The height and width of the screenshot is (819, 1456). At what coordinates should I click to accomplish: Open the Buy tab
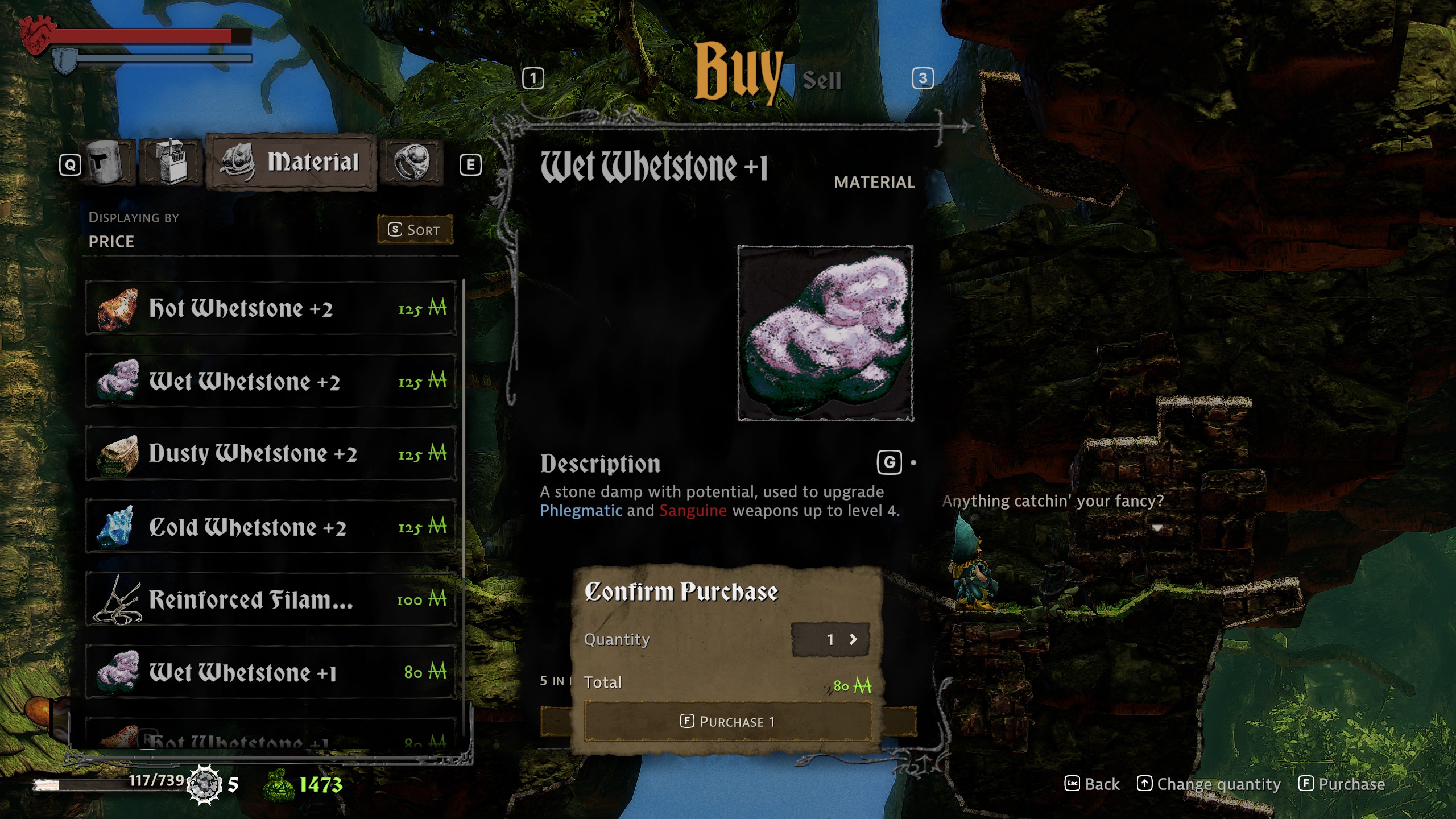(x=738, y=74)
